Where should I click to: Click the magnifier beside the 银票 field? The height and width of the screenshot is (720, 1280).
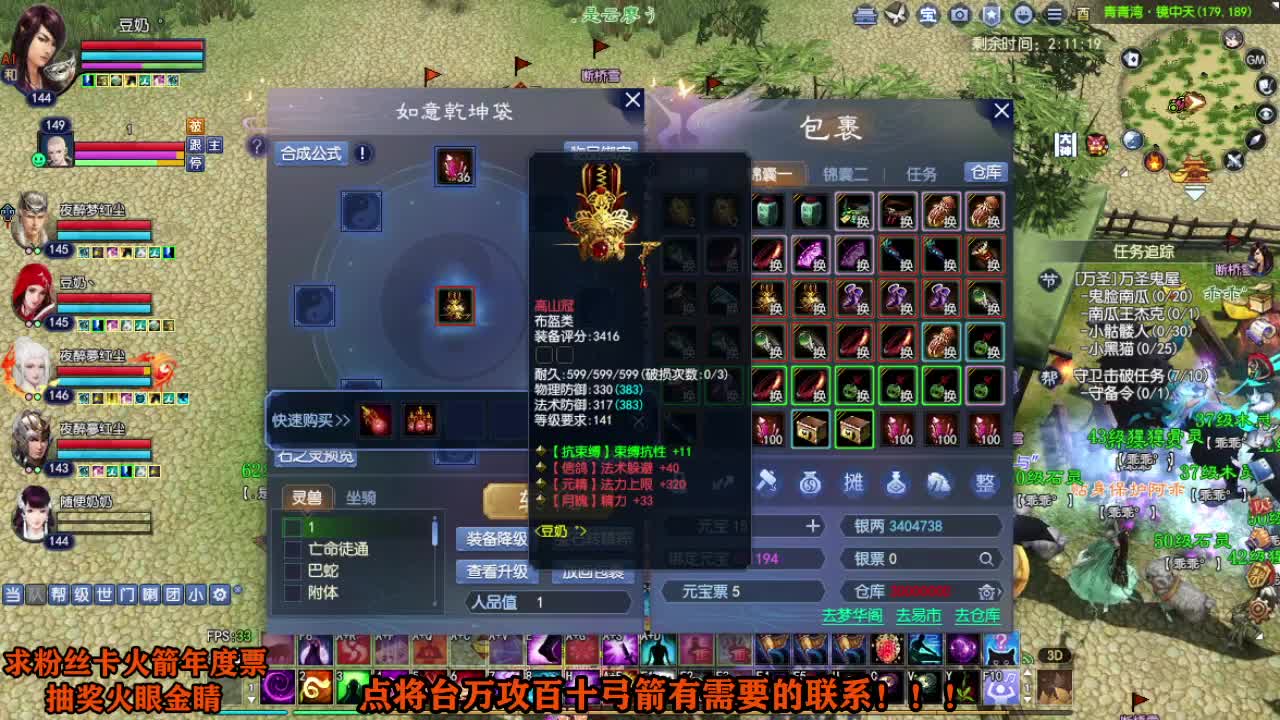coord(986,558)
